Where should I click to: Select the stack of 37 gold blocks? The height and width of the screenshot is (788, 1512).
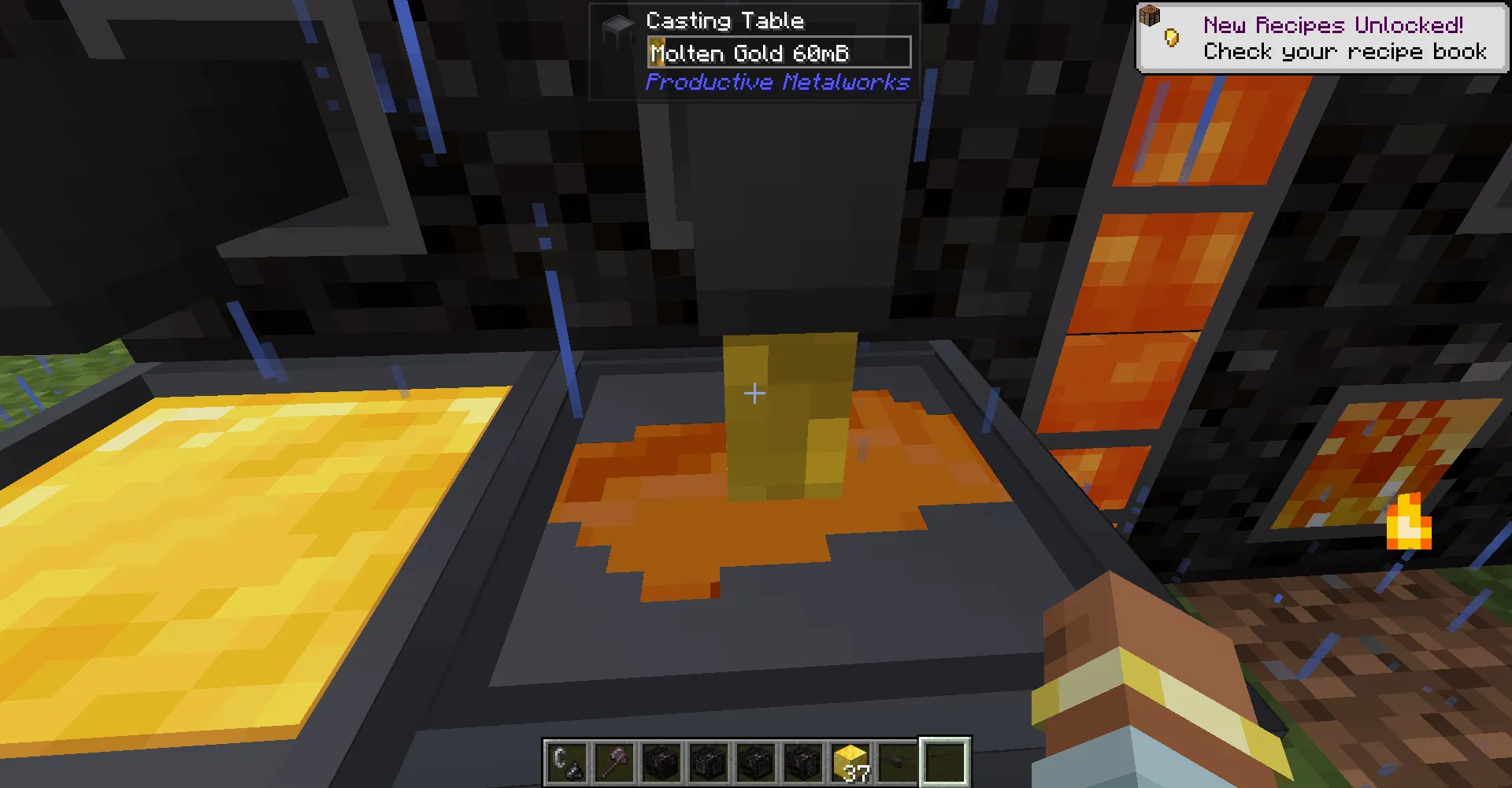tap(851, 760)
